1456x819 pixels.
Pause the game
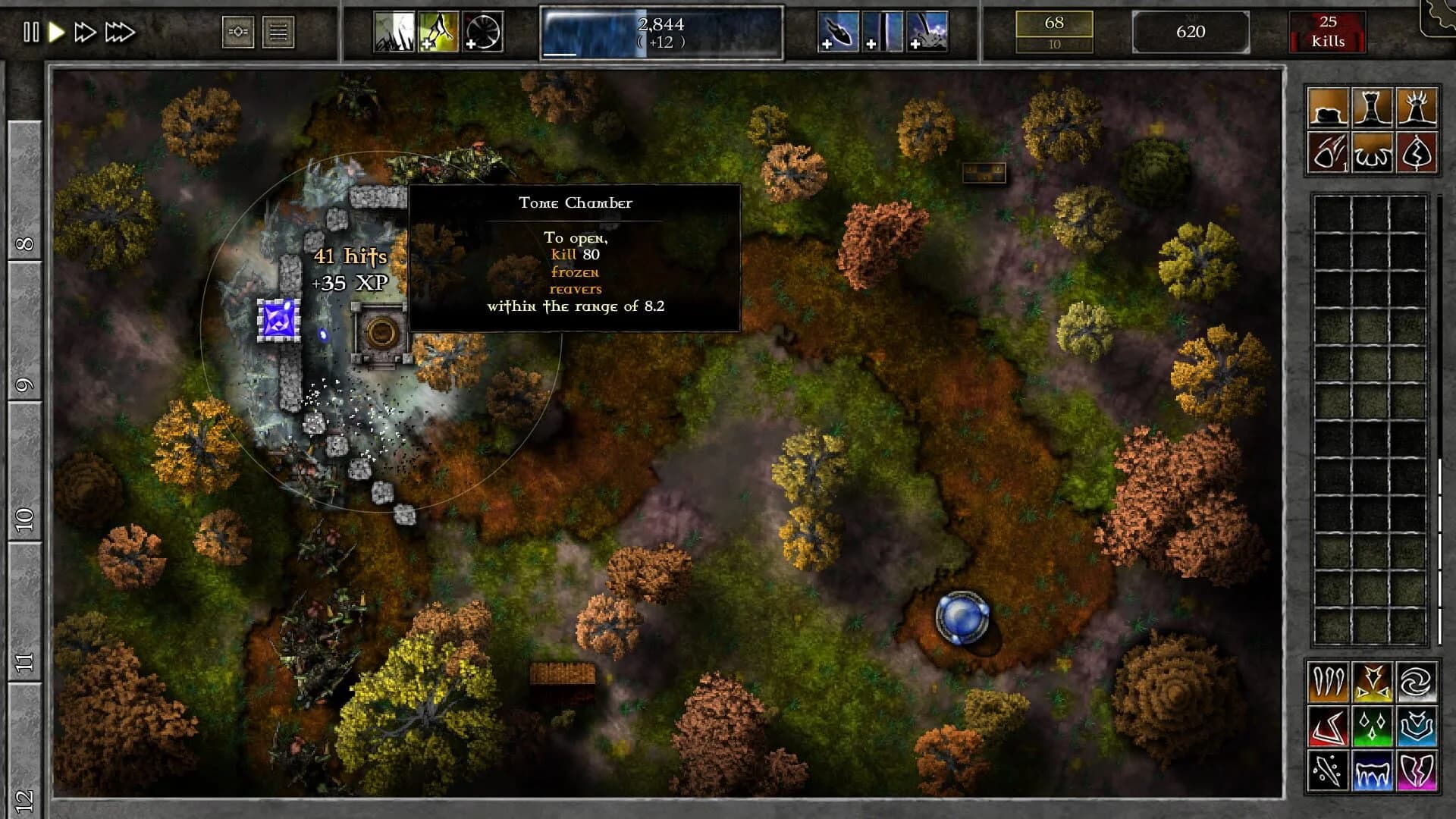point(32,32)
